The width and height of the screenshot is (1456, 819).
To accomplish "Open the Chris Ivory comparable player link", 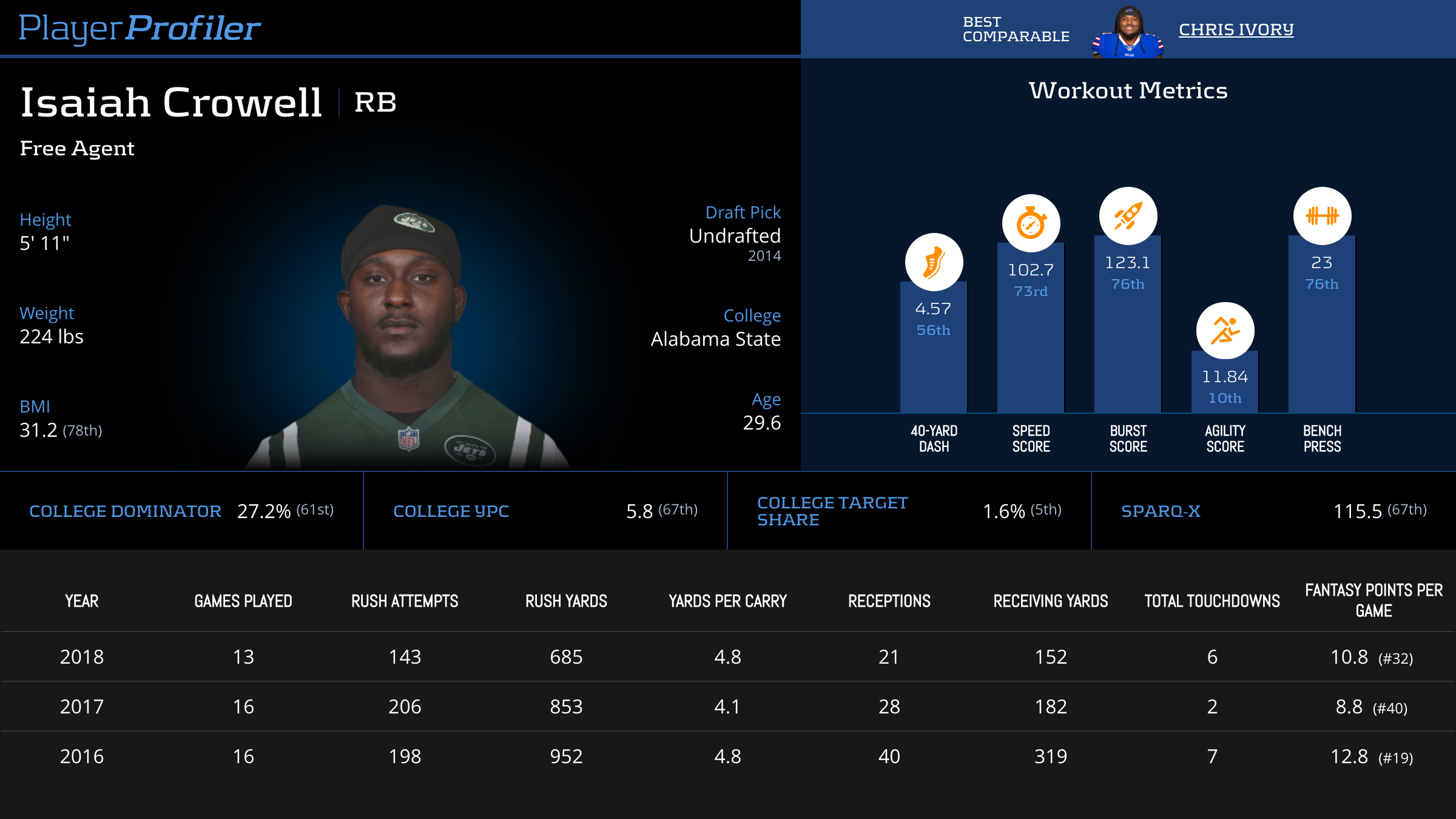I will point(1236,29).
